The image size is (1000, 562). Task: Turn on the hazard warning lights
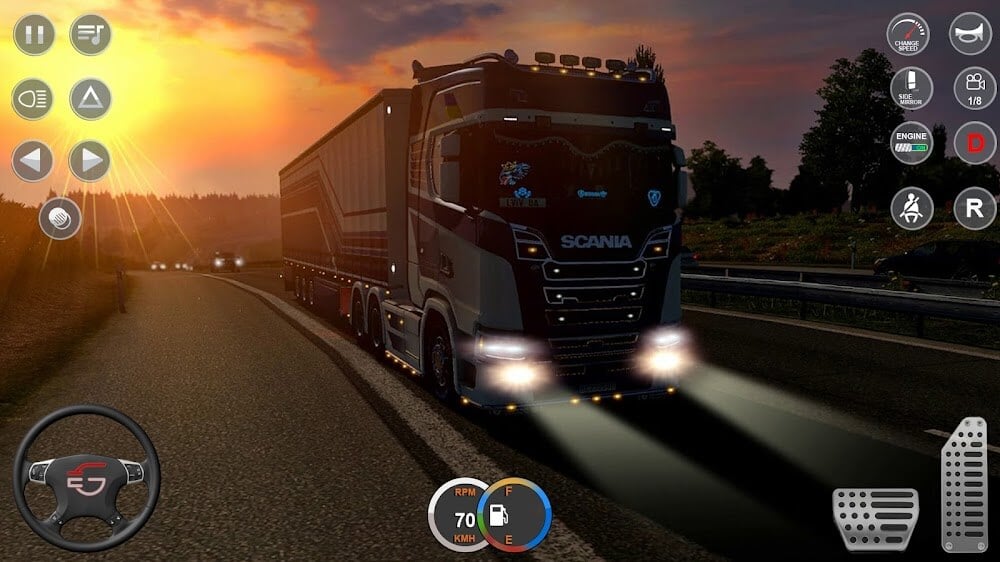(90, 99)
